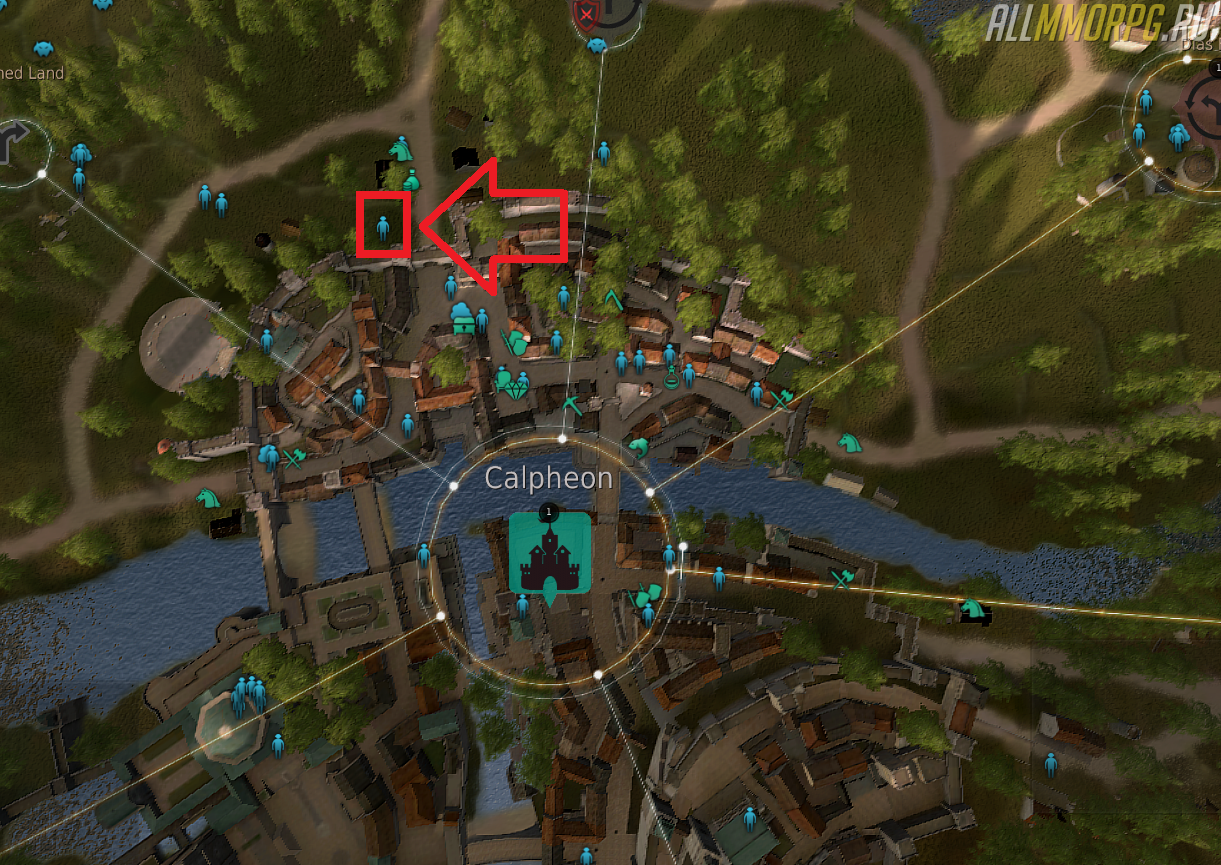
Task: Select the Calpheon castle town icon
Action: point(549,553)
